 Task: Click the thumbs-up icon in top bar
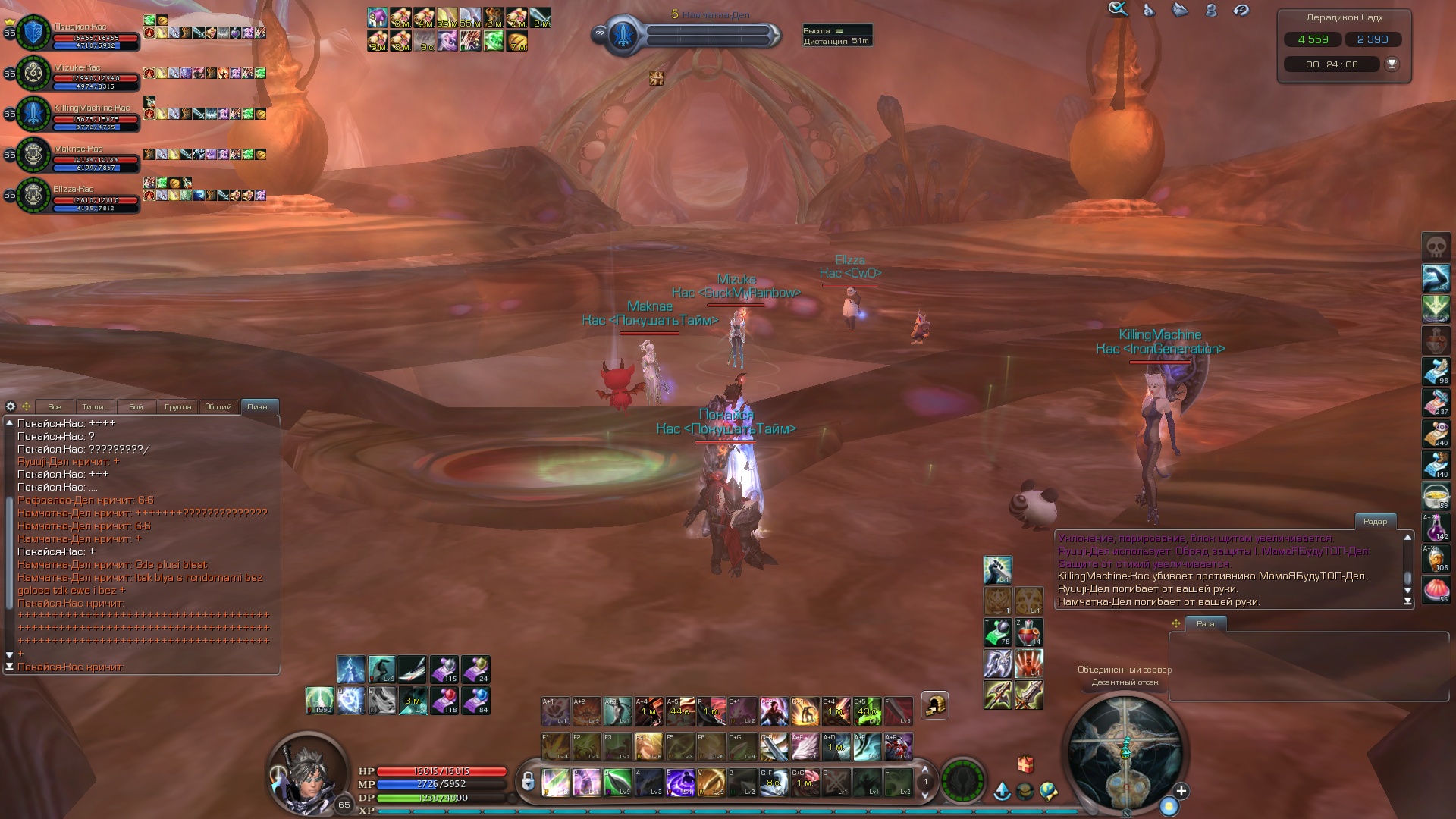(1149, 10)
